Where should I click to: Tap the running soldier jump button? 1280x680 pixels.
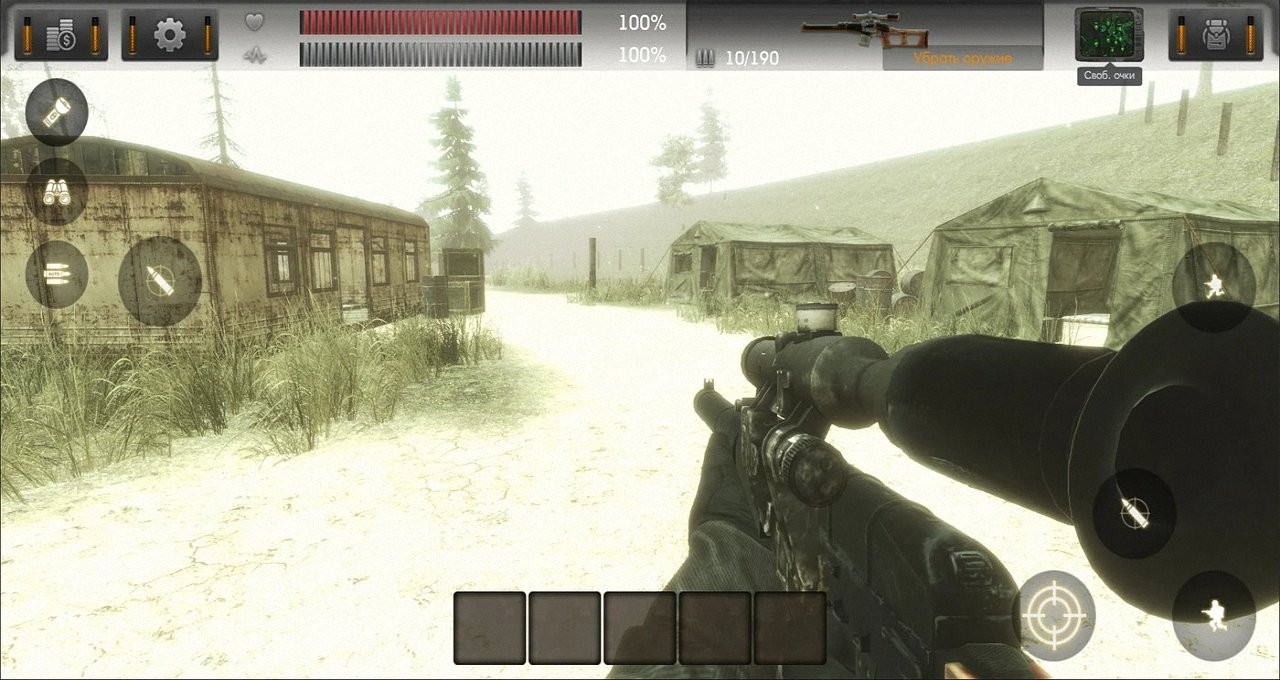click(x=1214, y=286)
